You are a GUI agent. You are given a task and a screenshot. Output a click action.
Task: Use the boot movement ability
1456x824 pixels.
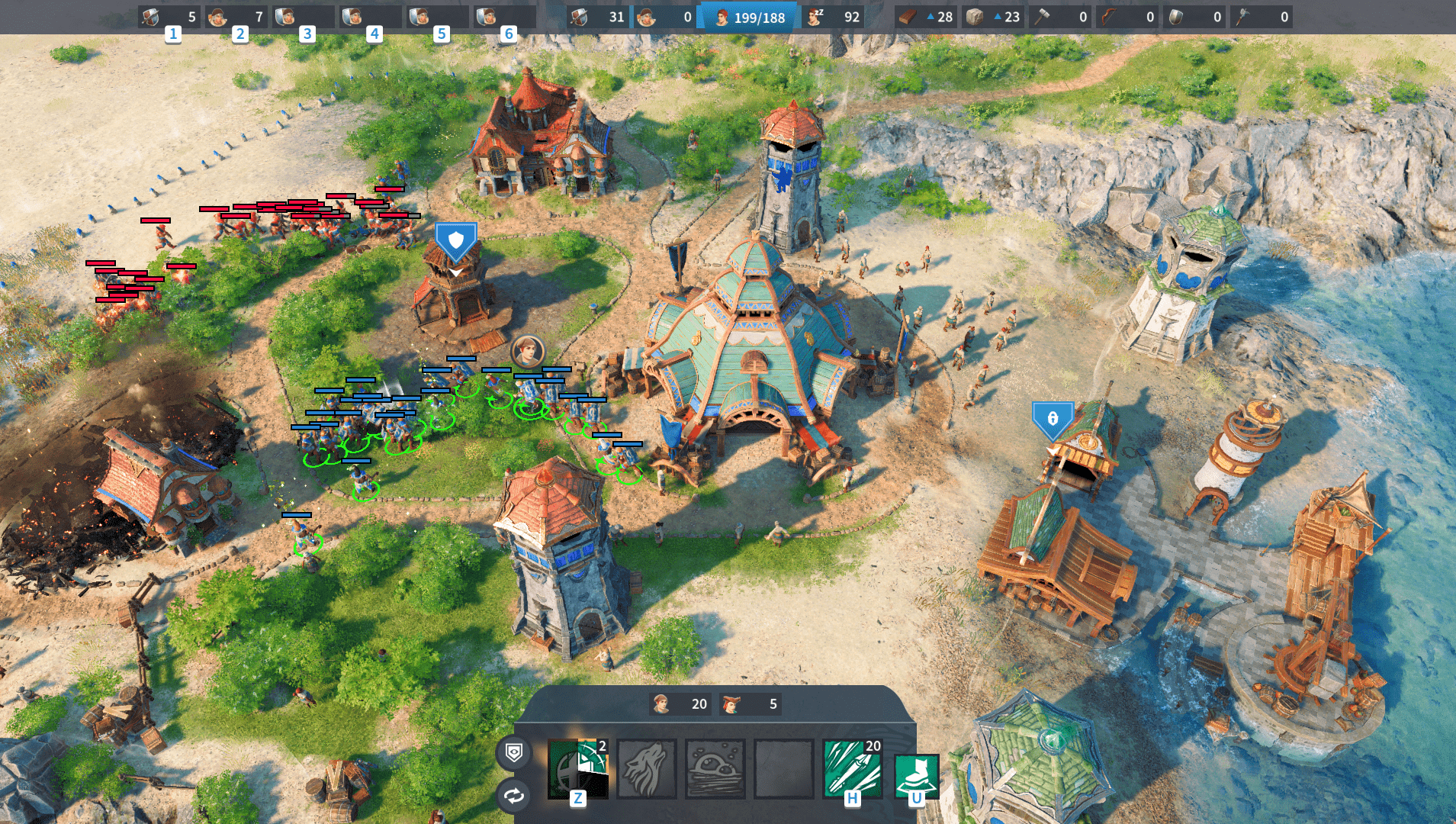click(x=916, y=774)
